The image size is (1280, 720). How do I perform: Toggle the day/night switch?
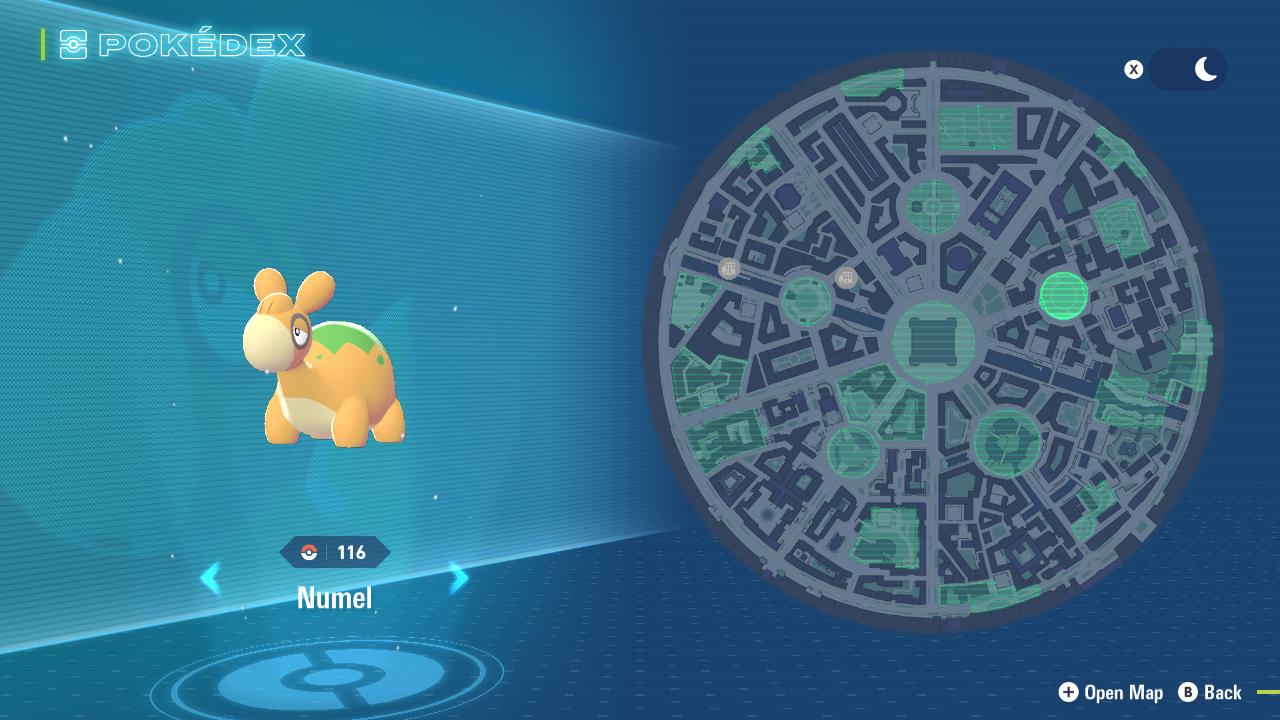[1188, 69]
